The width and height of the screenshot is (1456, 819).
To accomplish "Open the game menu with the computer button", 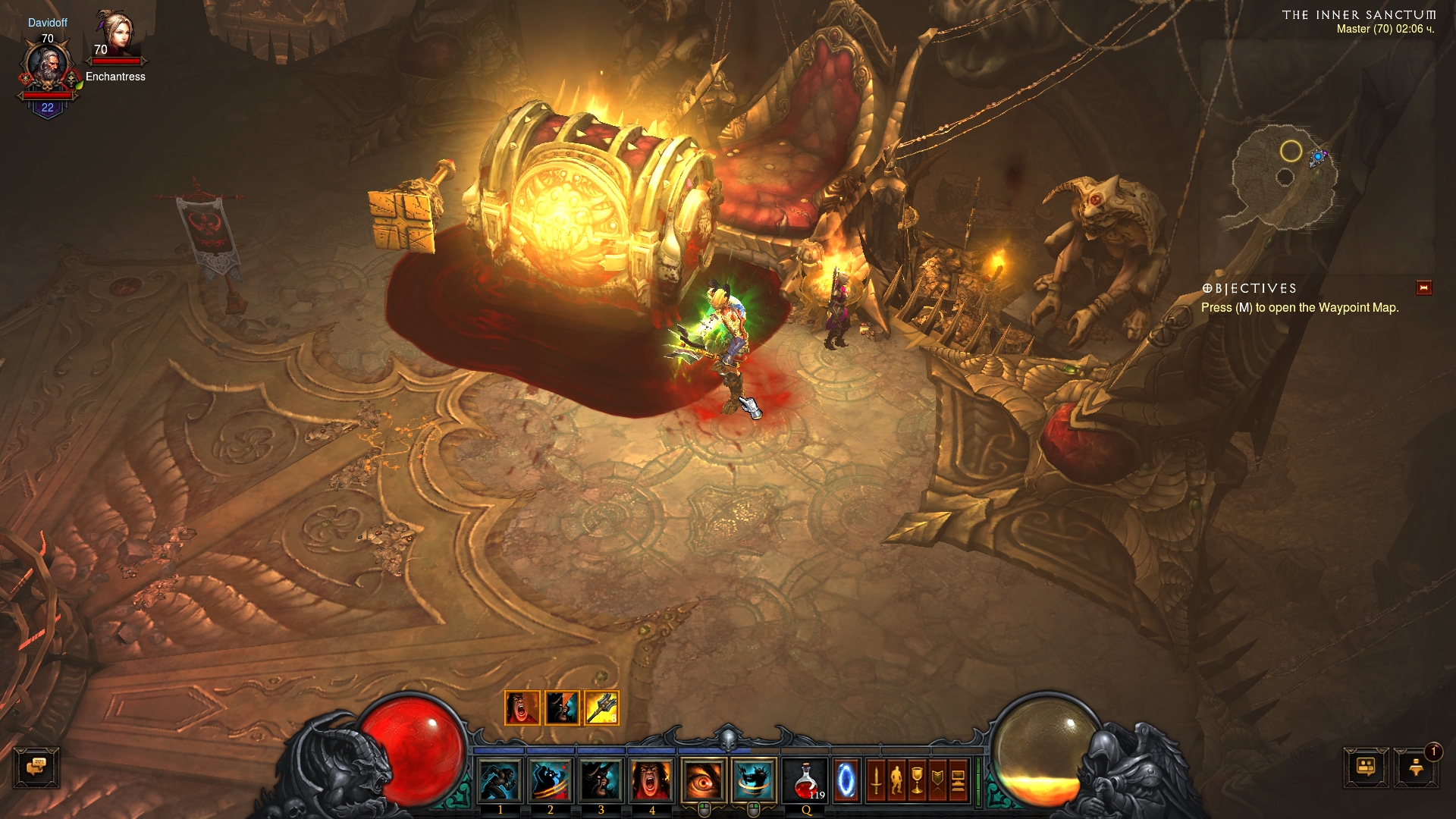I will tap(958, 781).
